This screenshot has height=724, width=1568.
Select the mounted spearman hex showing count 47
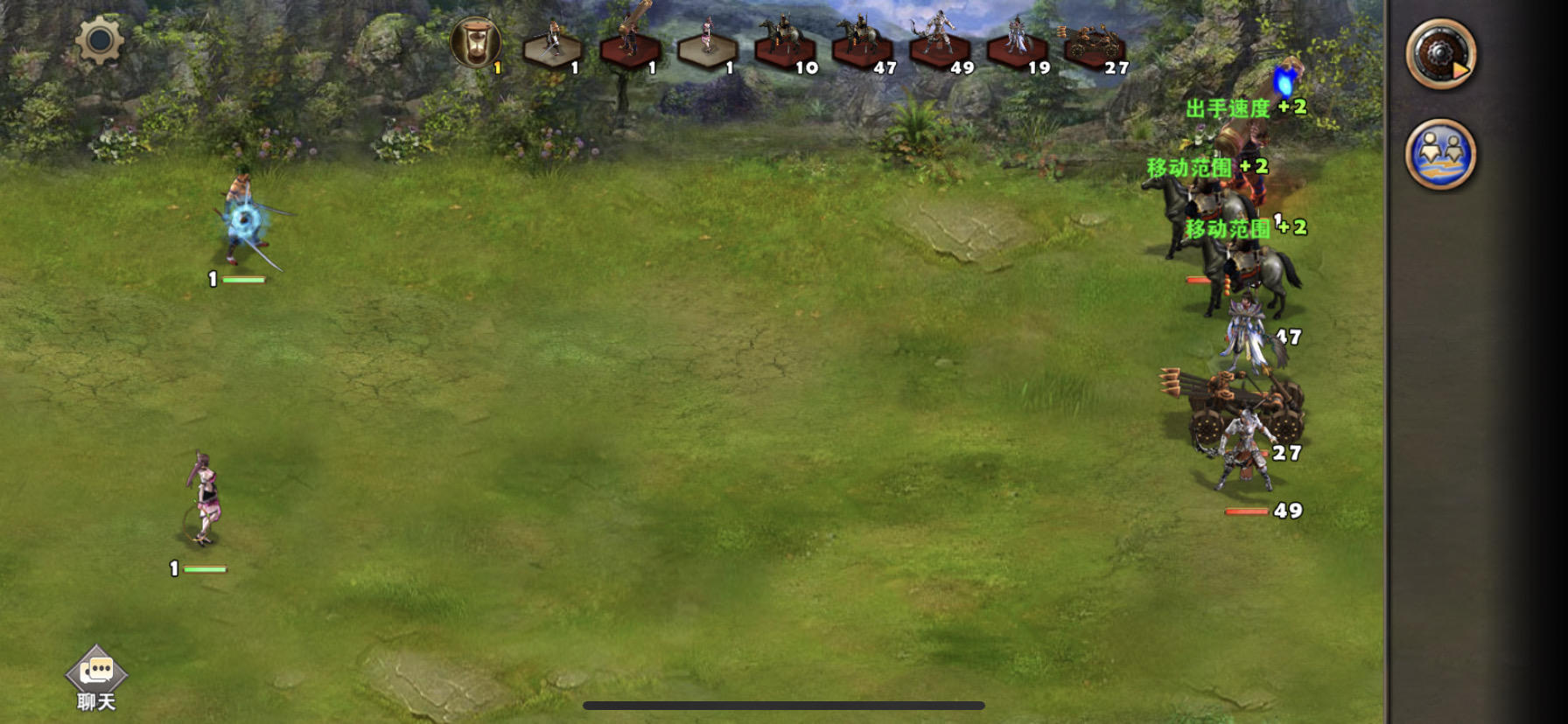862,48
